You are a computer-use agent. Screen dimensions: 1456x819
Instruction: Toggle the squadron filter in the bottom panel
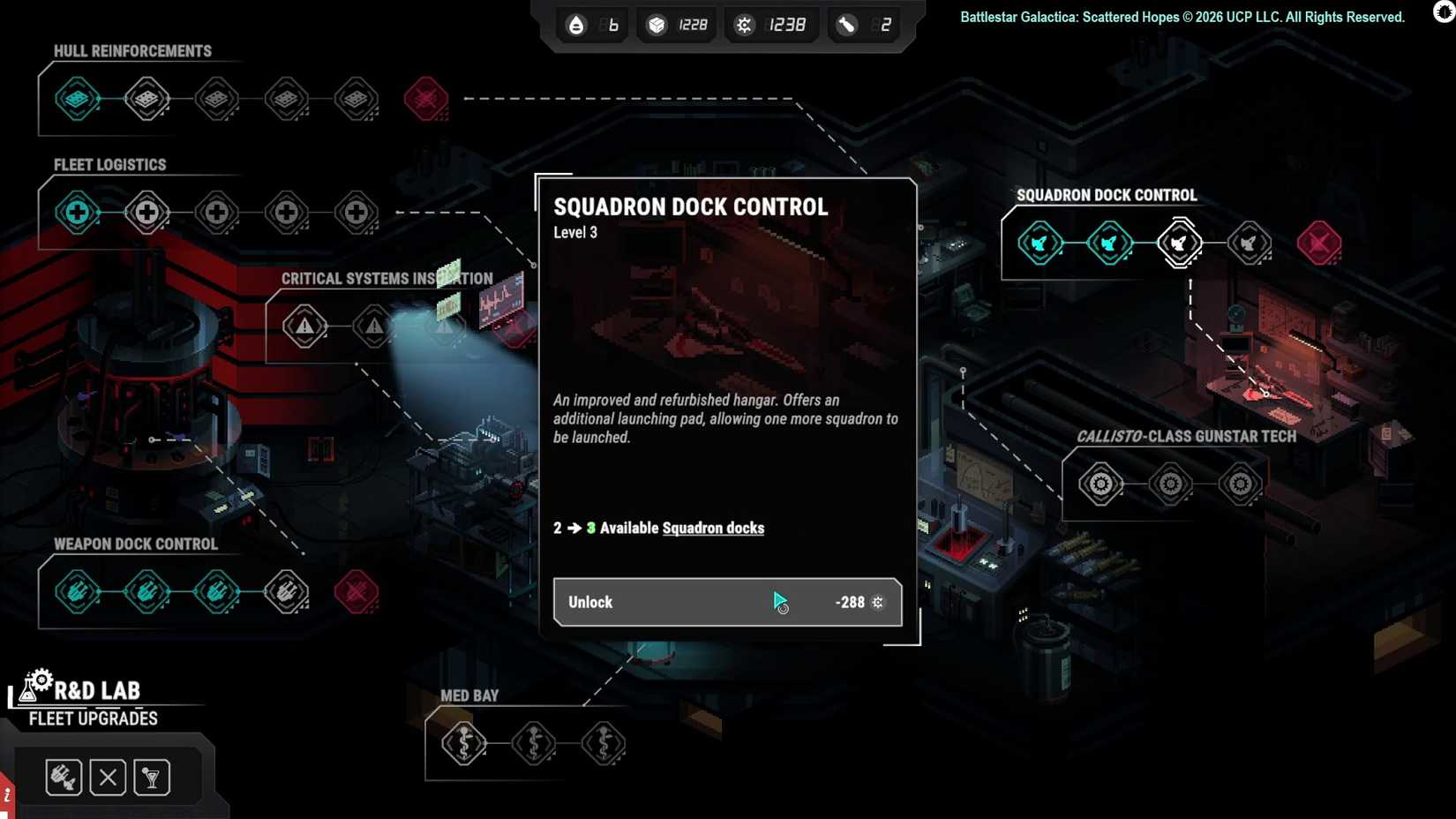tap(63, 777)
